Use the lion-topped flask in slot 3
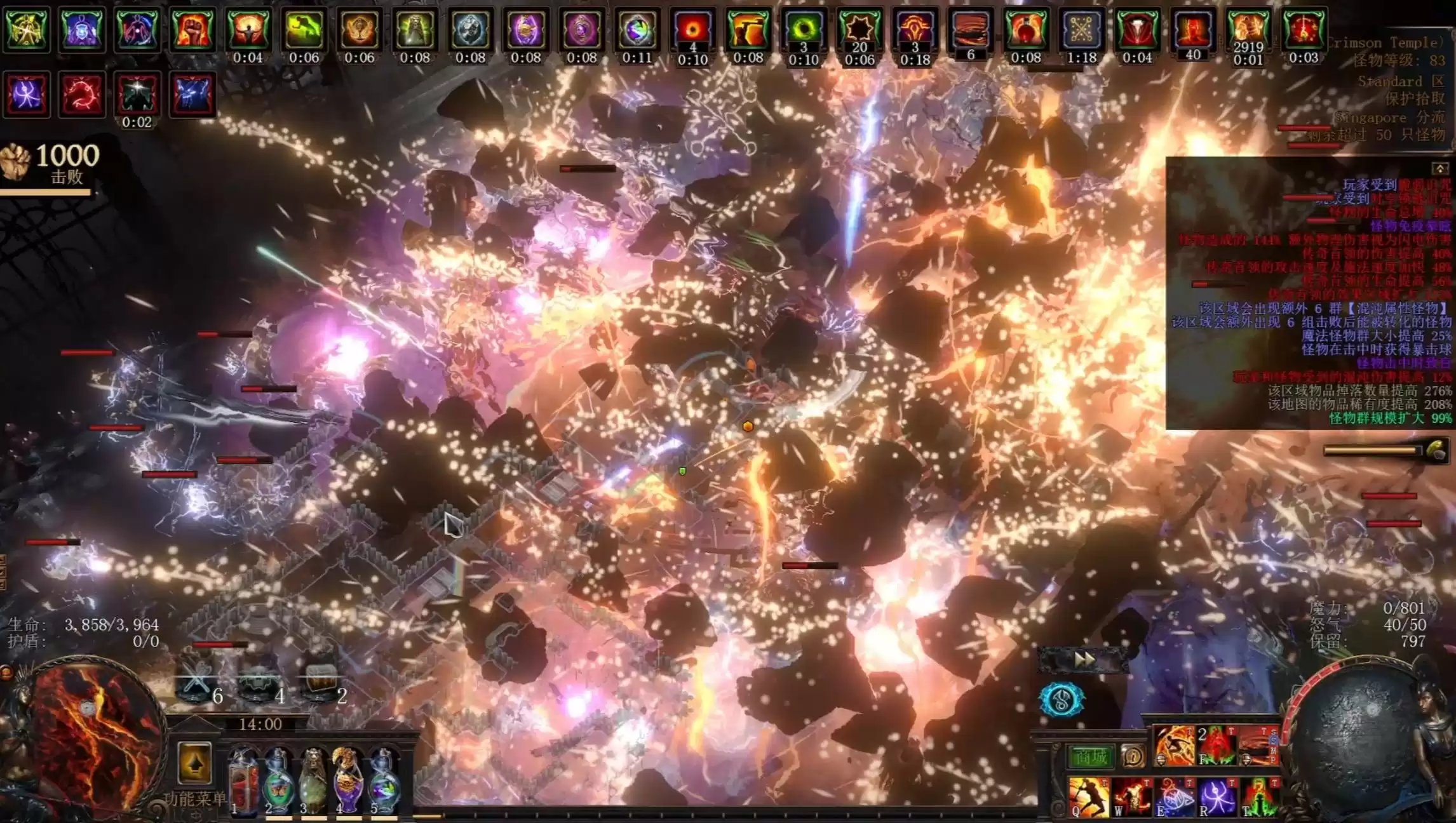Viewport: 1456px width, 823px height. pos(313,781)
